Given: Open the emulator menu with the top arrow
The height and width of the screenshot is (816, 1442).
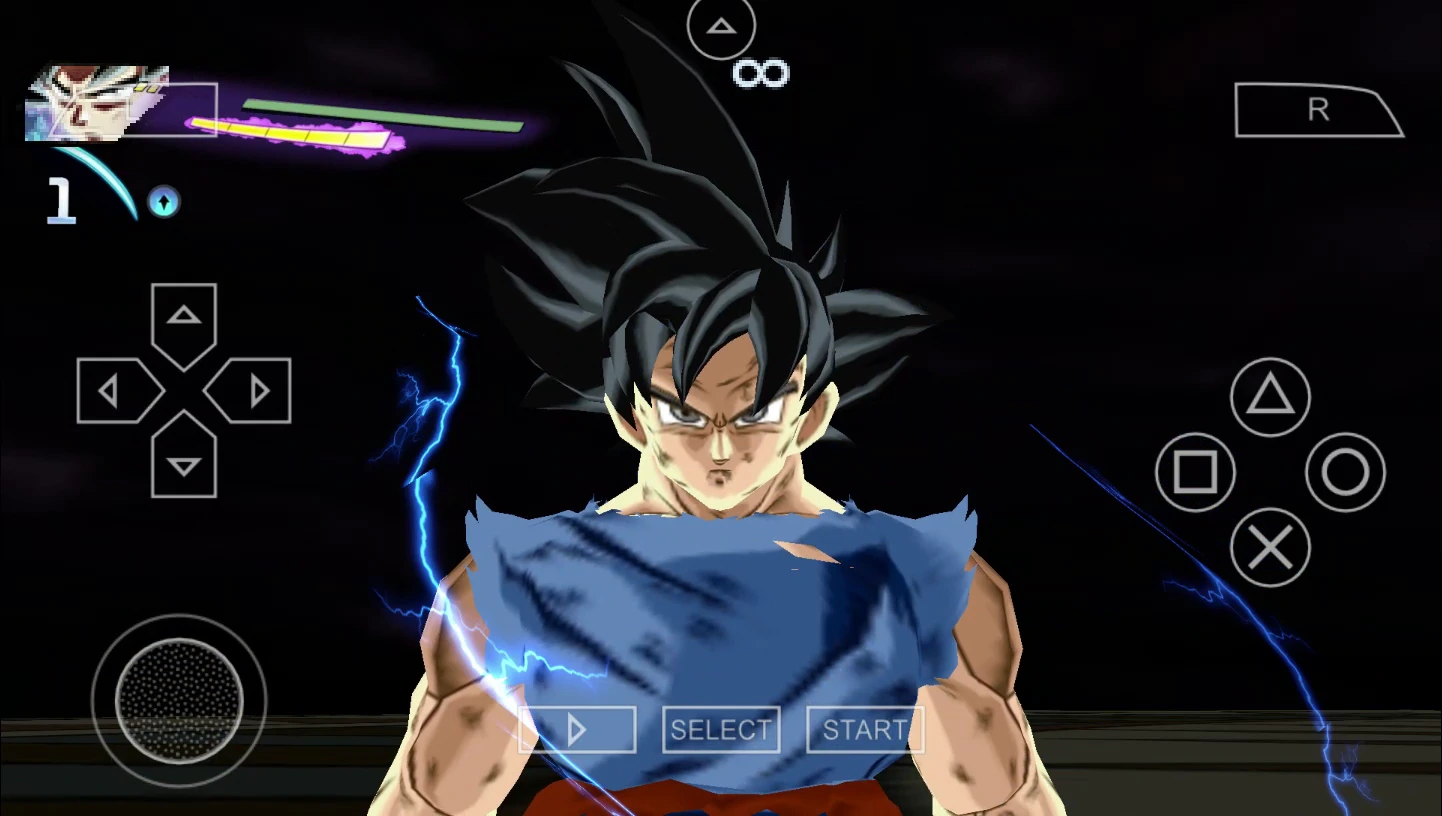Looking at the screenshot, I should (x=721, y=27).
